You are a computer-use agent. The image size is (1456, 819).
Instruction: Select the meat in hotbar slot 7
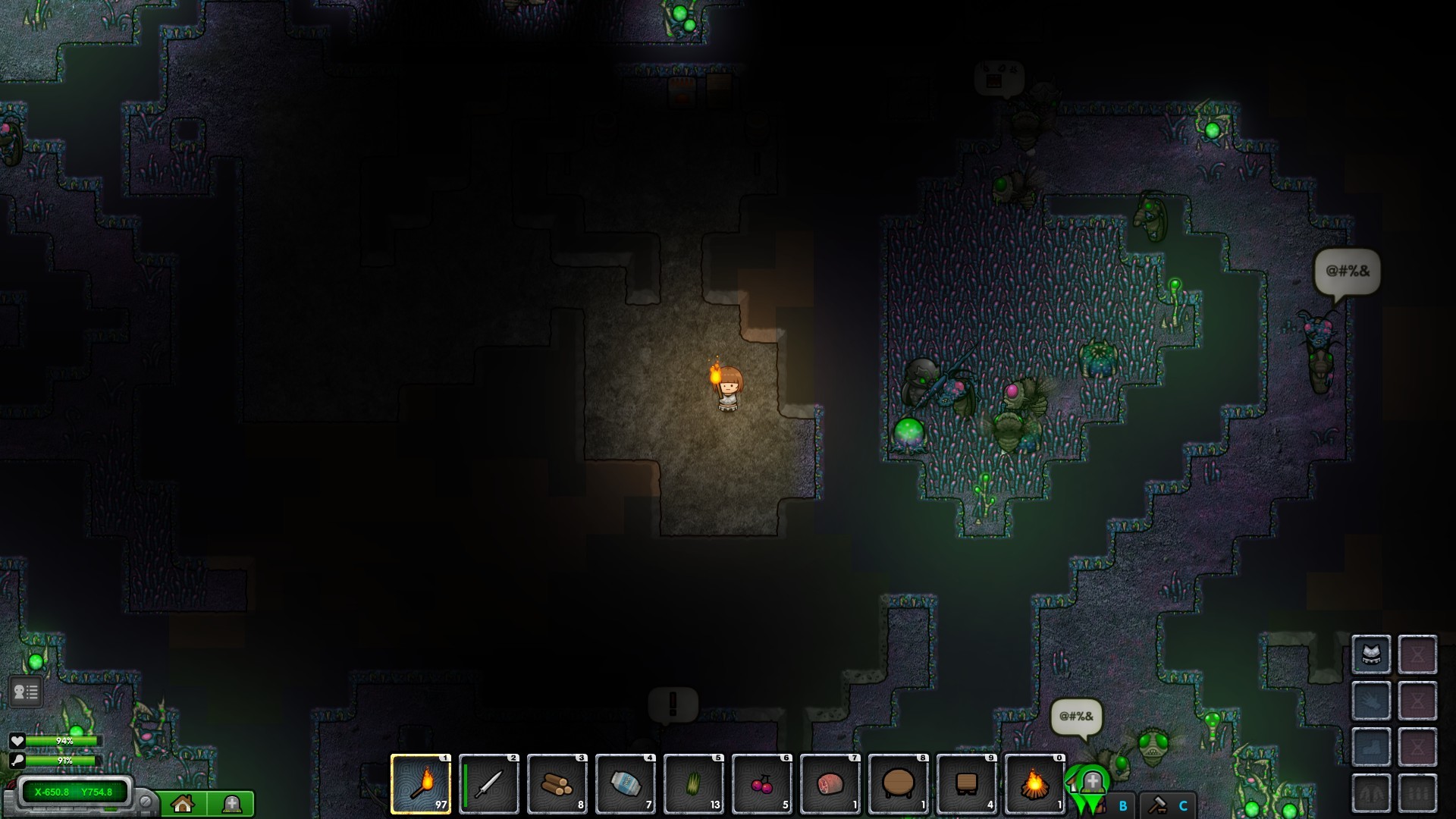[x=830, y=785]
